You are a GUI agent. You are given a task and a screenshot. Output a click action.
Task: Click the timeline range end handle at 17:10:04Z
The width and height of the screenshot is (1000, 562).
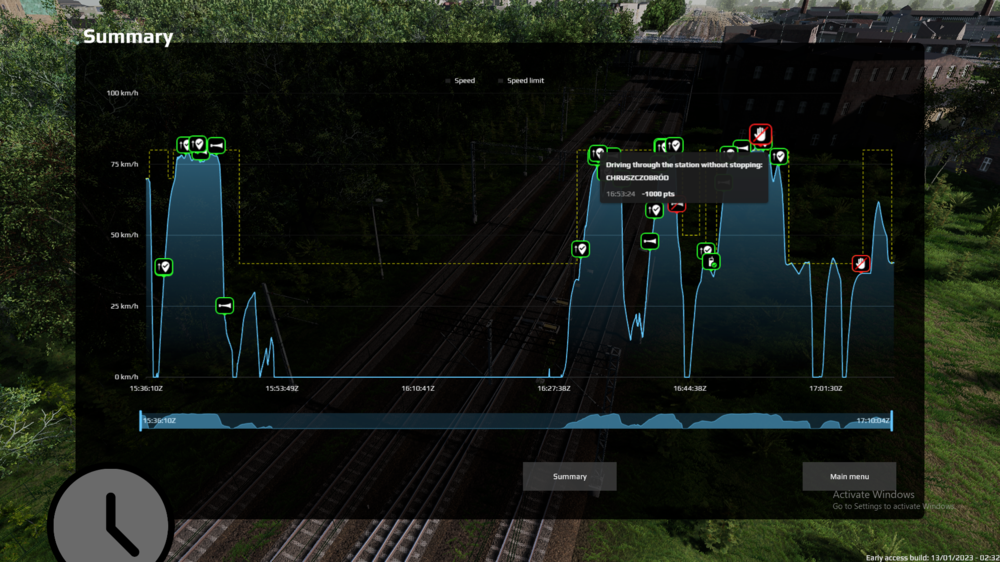891,421
